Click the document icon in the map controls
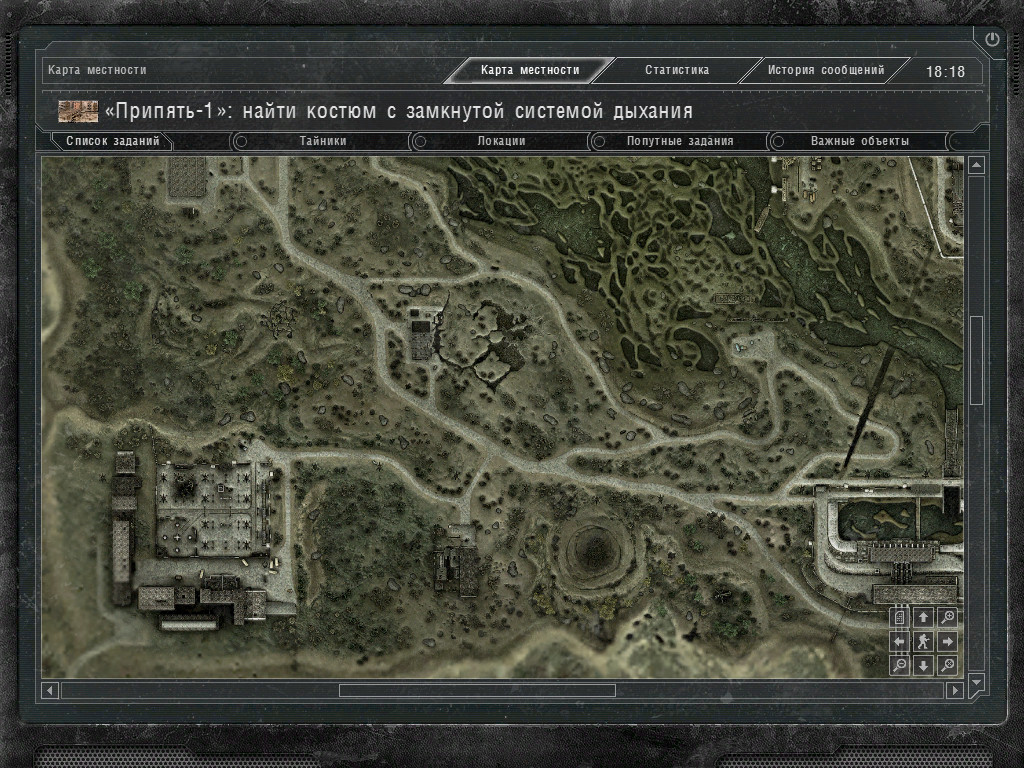Screen dimensions: 1024x768 click(x=900, y=617)
